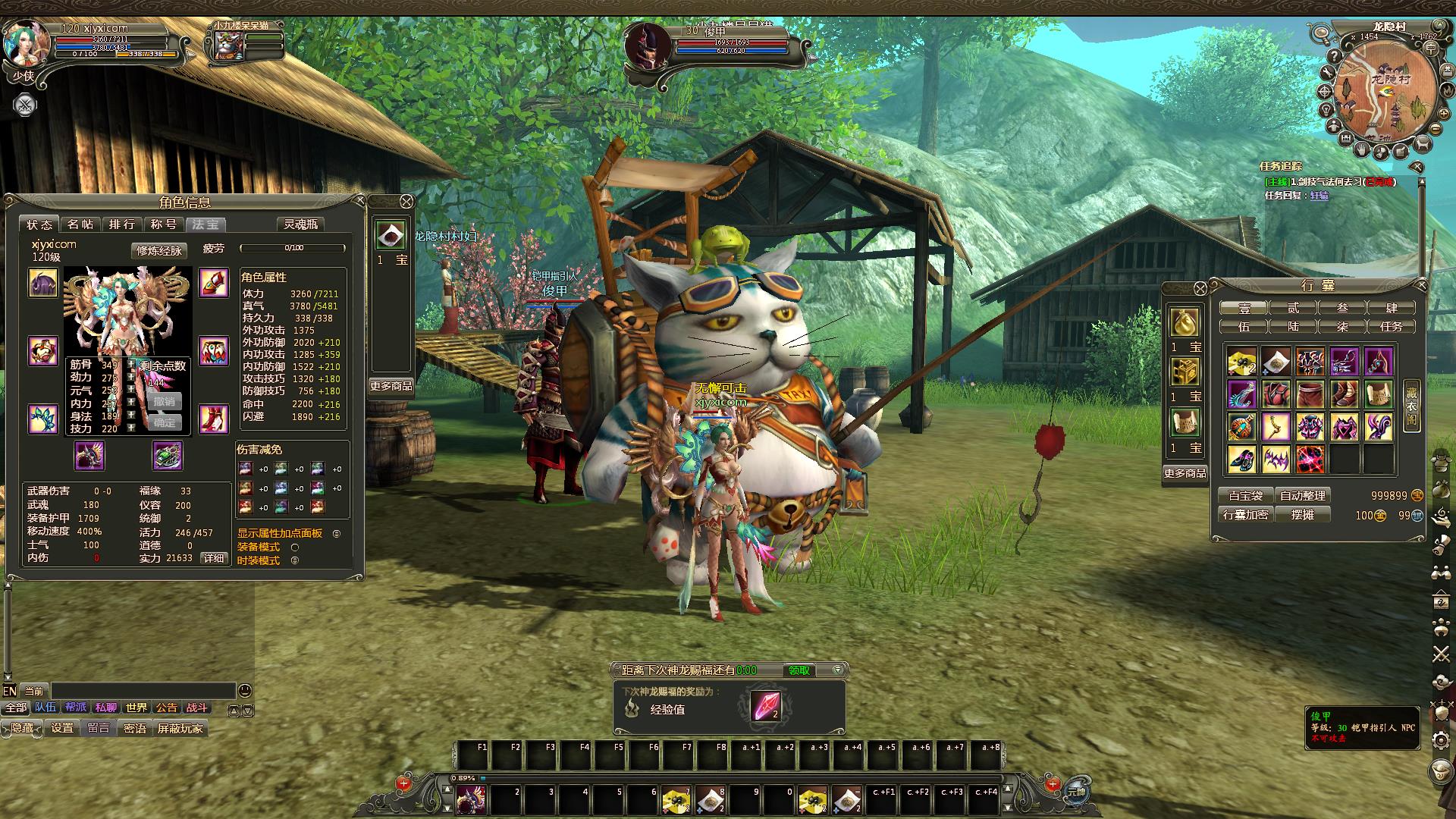
Task: Open 详细 stats details
Action: [x=214, y=558]
